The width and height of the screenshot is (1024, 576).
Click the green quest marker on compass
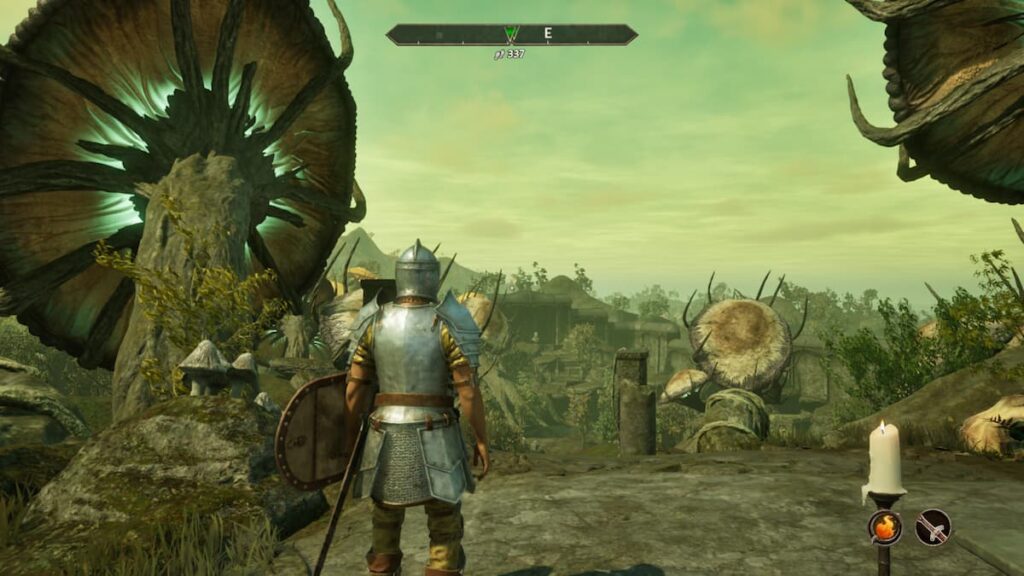[512, 34]
